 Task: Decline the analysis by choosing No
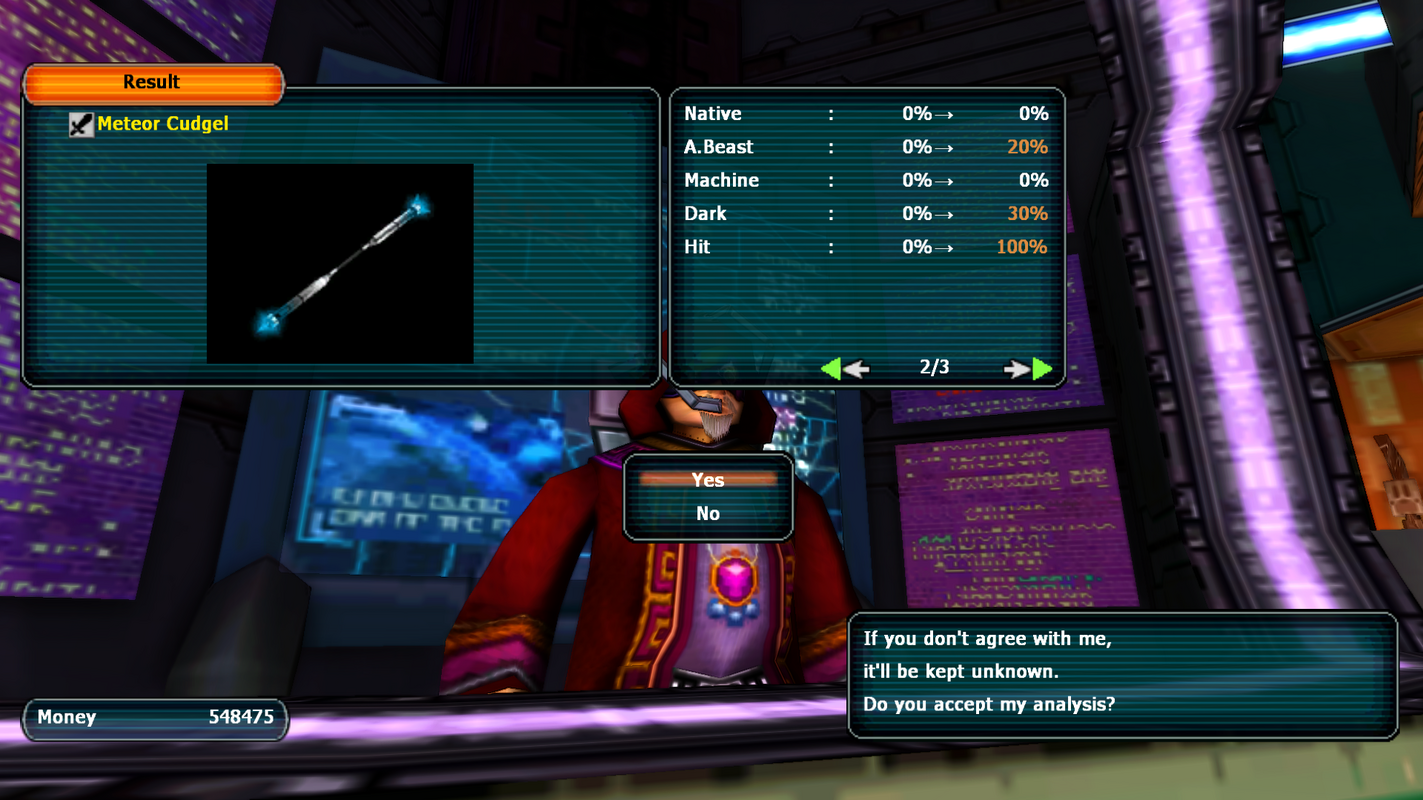pos(708,513)
